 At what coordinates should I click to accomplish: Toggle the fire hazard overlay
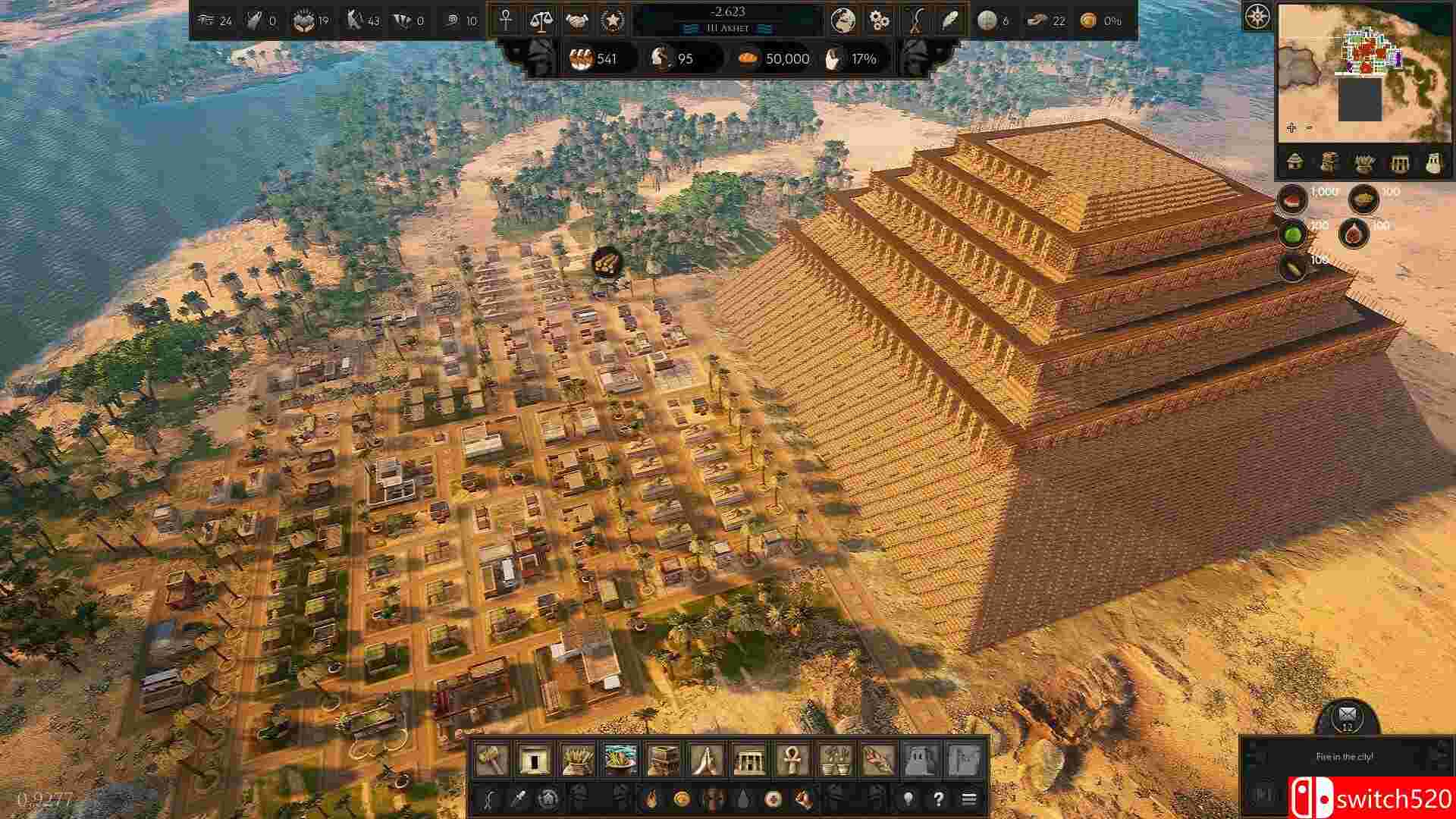pos(650,799)
